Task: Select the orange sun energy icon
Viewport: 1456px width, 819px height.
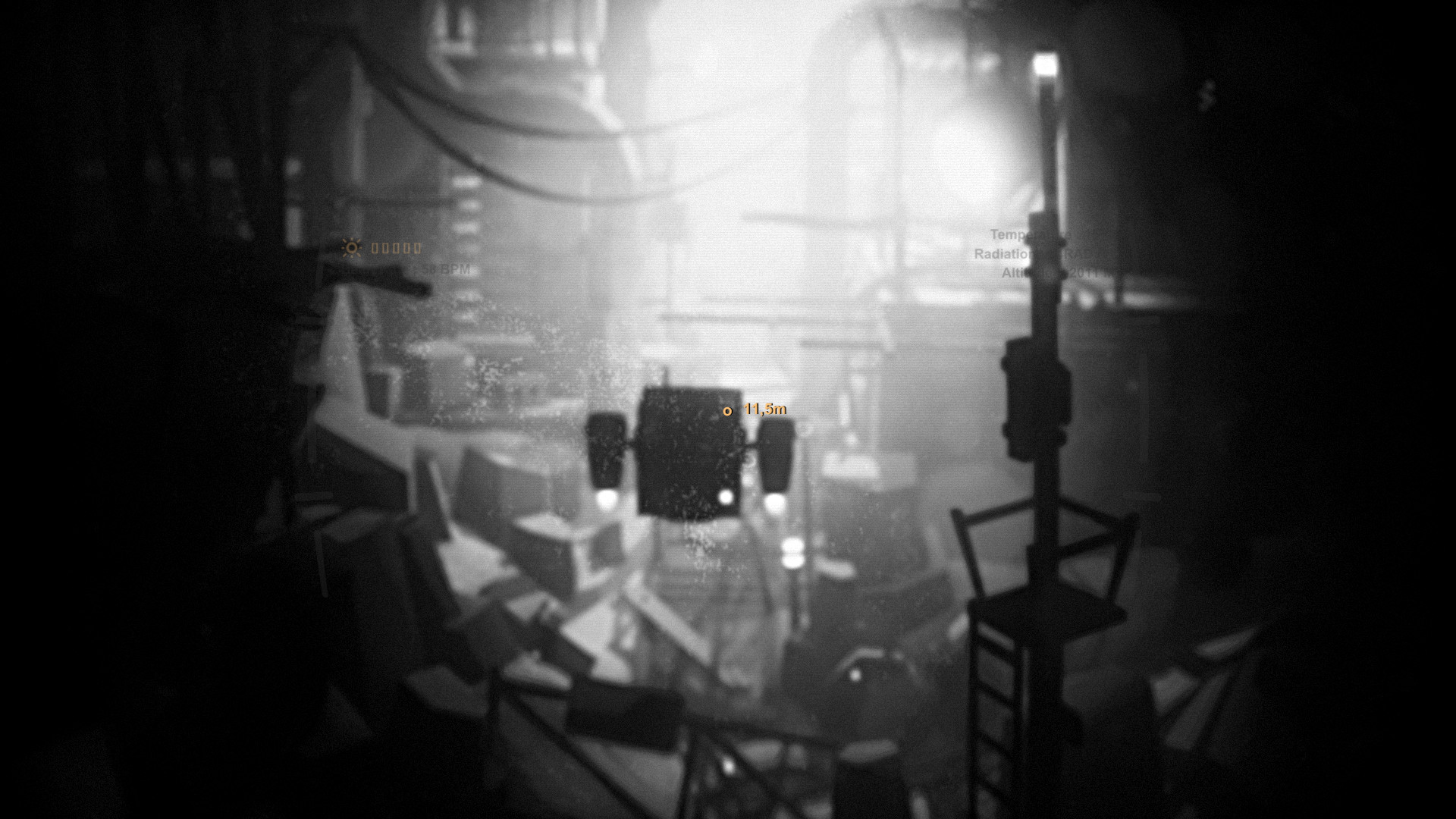Action: [350, 248]
